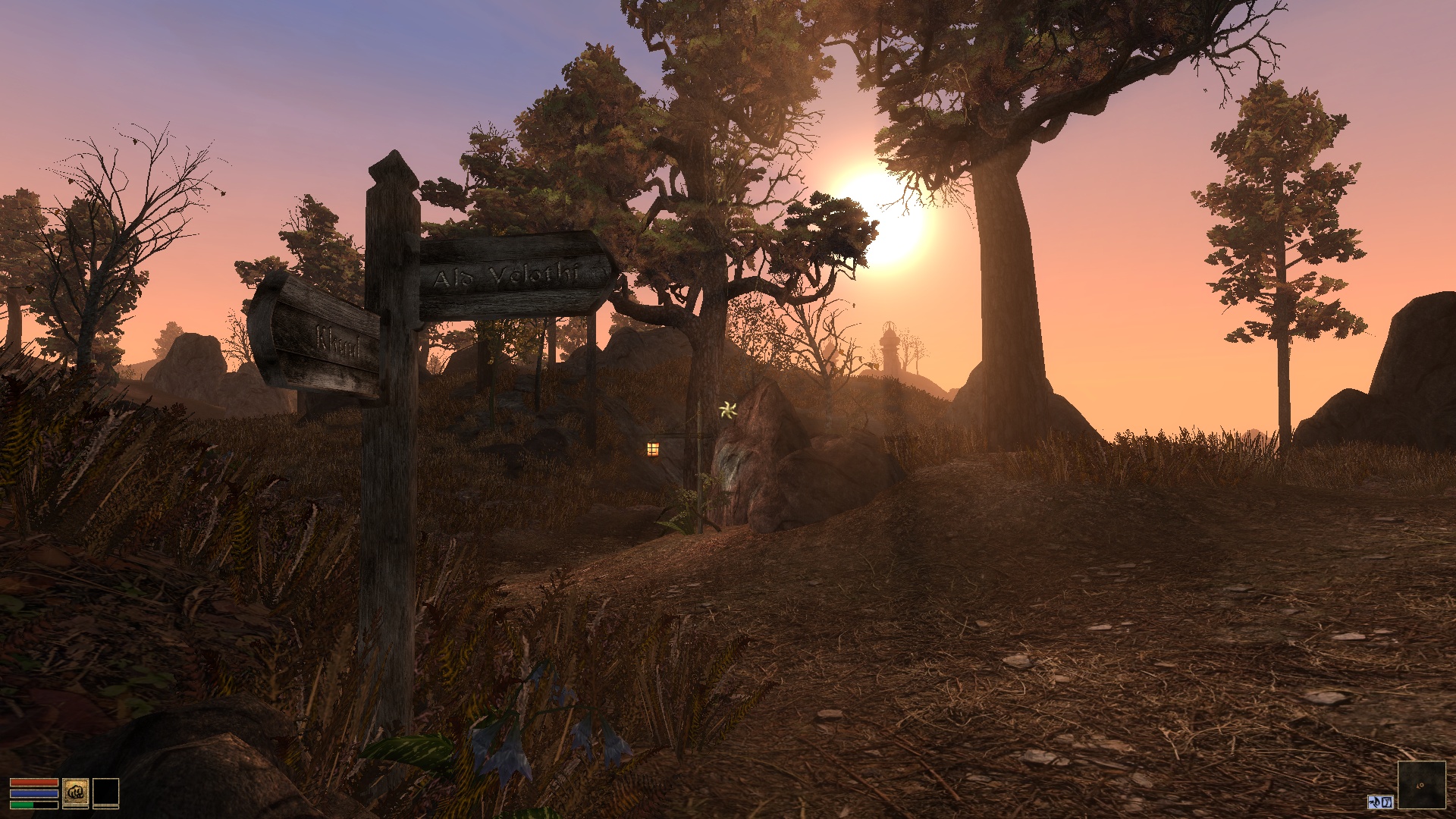Click the green fatigue bar
This screenshot has height=819, width=1456.
point(22,805)
